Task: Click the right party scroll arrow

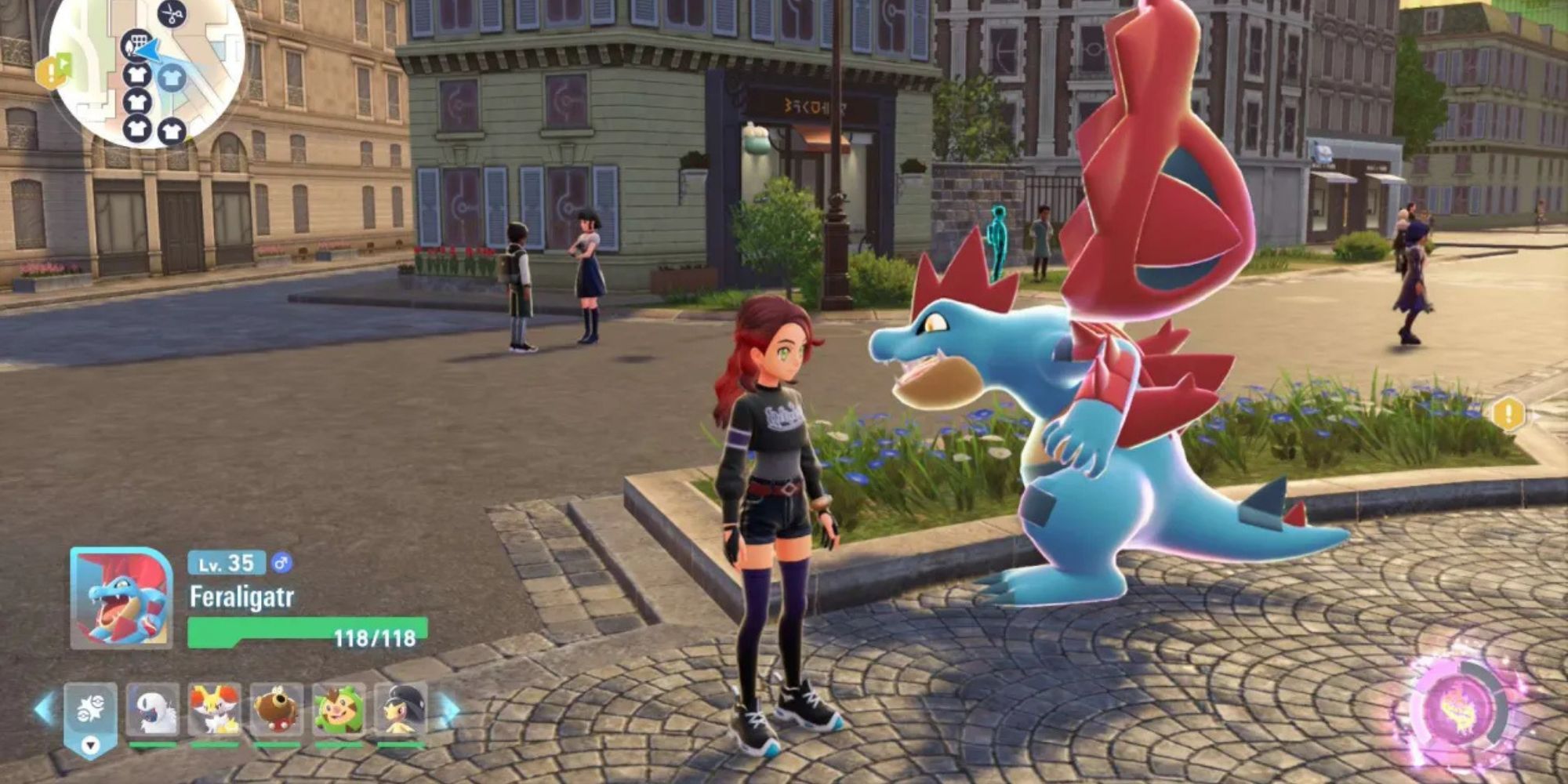Action: click(x=449, y=709)
